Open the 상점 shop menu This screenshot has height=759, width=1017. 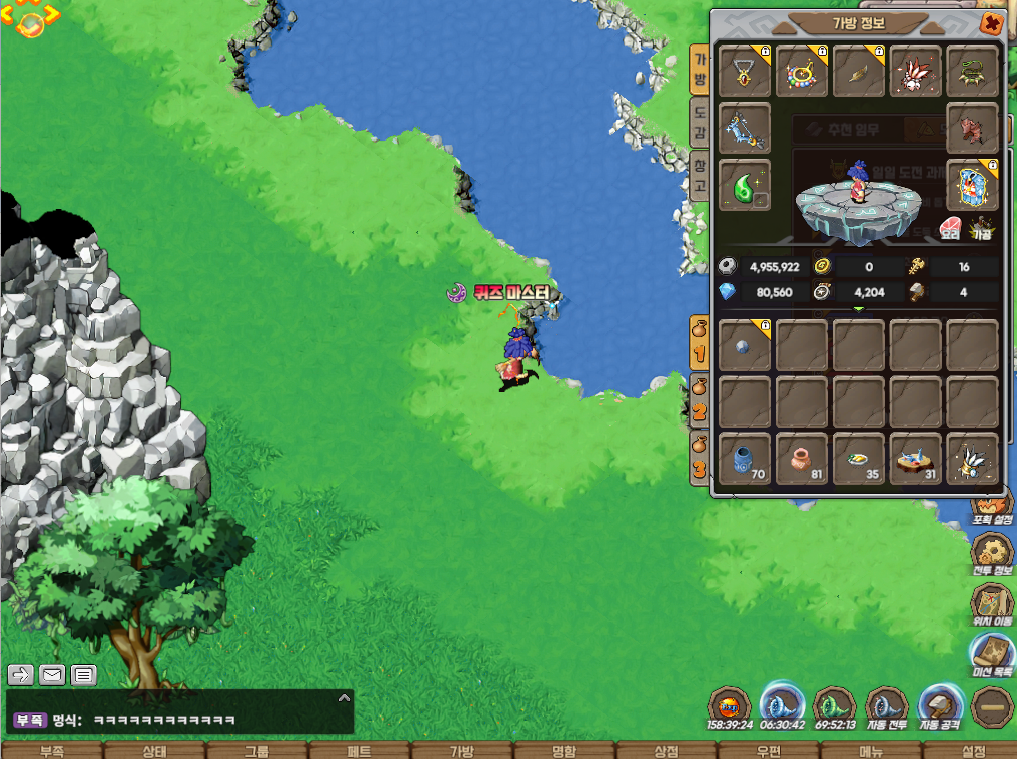pyautogui.click(x=666, y=751)
